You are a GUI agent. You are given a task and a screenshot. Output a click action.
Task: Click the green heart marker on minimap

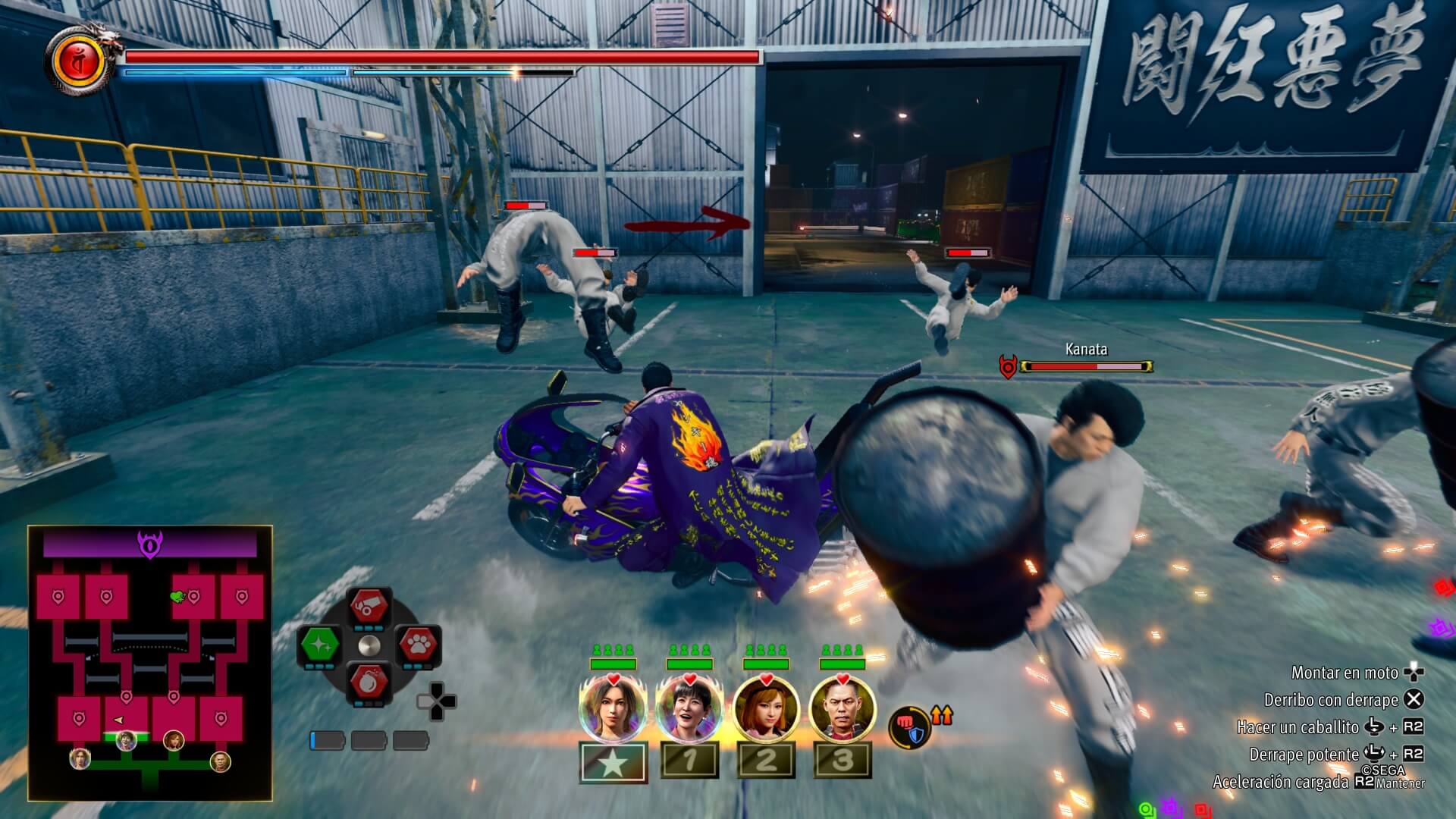click(x=178, y=597)
